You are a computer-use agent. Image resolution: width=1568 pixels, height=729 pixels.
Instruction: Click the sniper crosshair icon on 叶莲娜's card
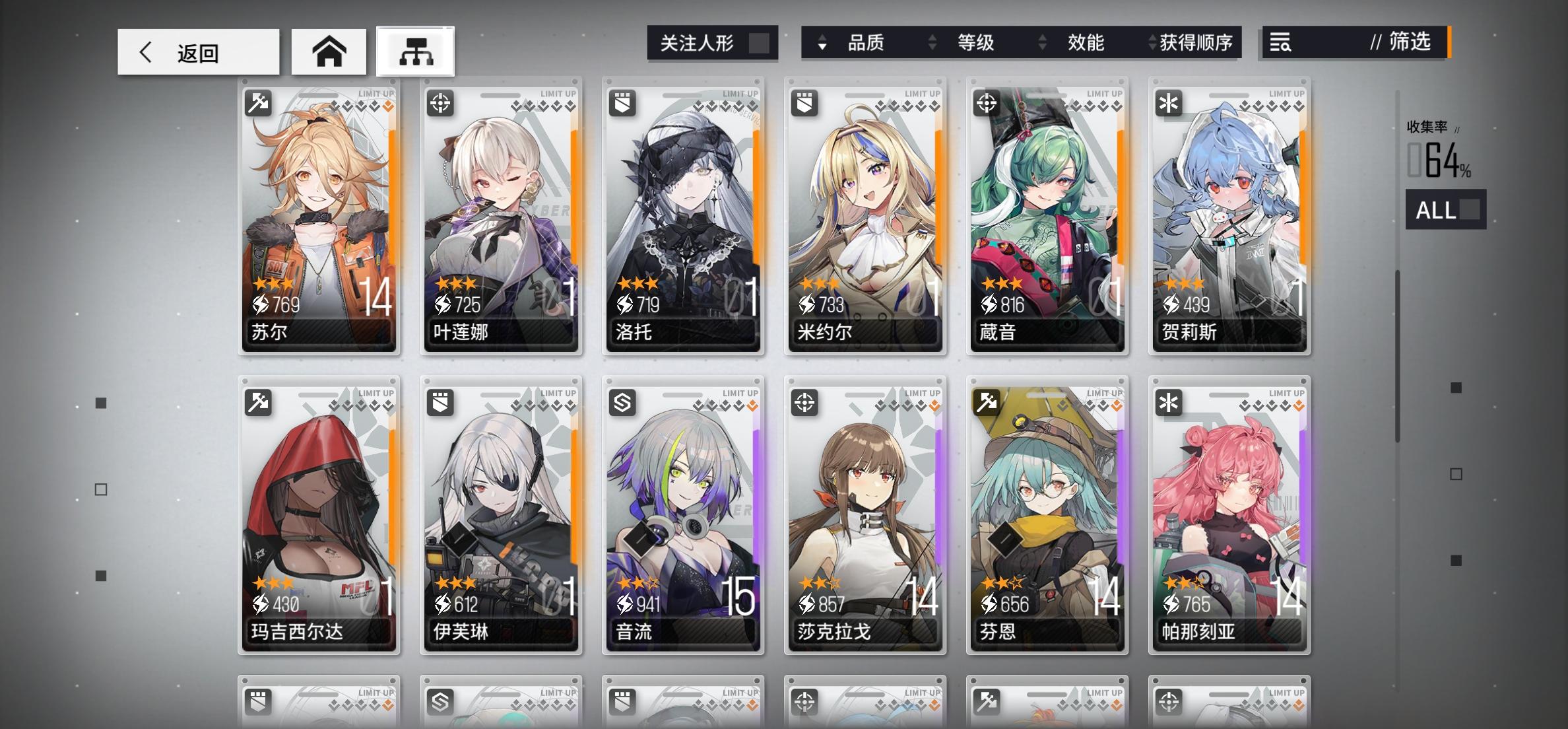pyautogui.click(x=440, y=102)
